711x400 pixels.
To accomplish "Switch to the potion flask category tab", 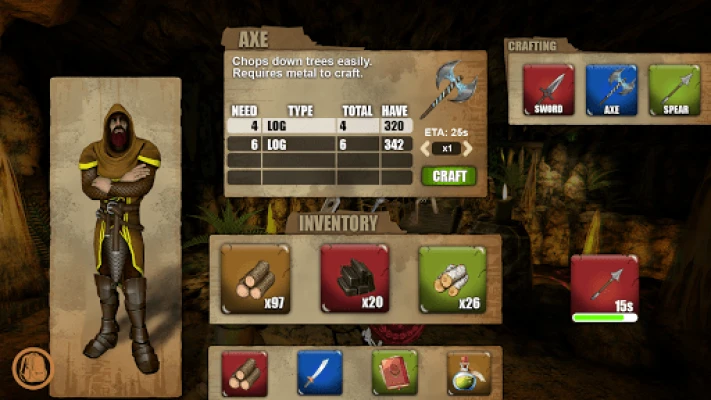I will 468,372.
